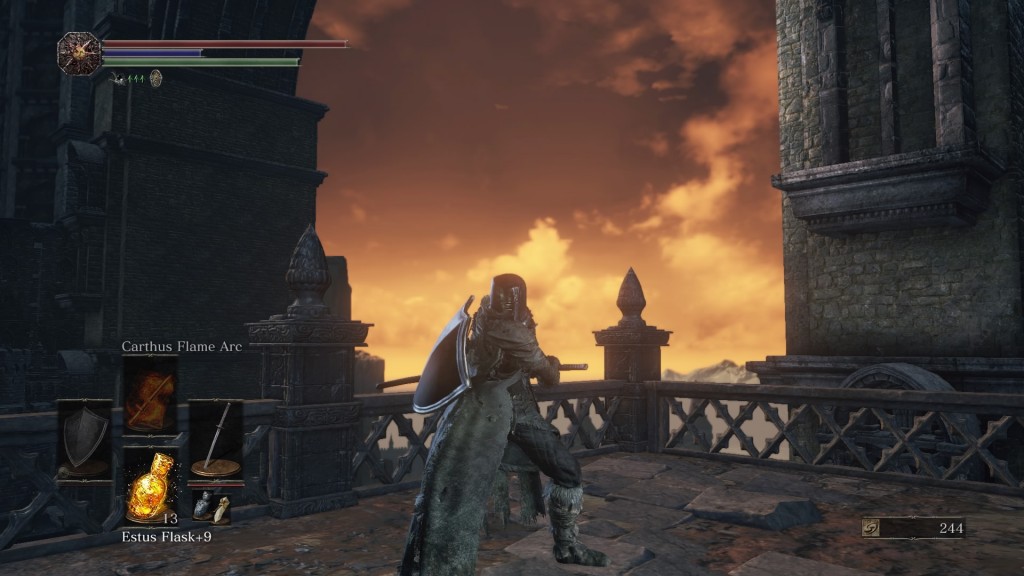
Task: Select the small armor and paper item icon
Action: pos(211,507)
